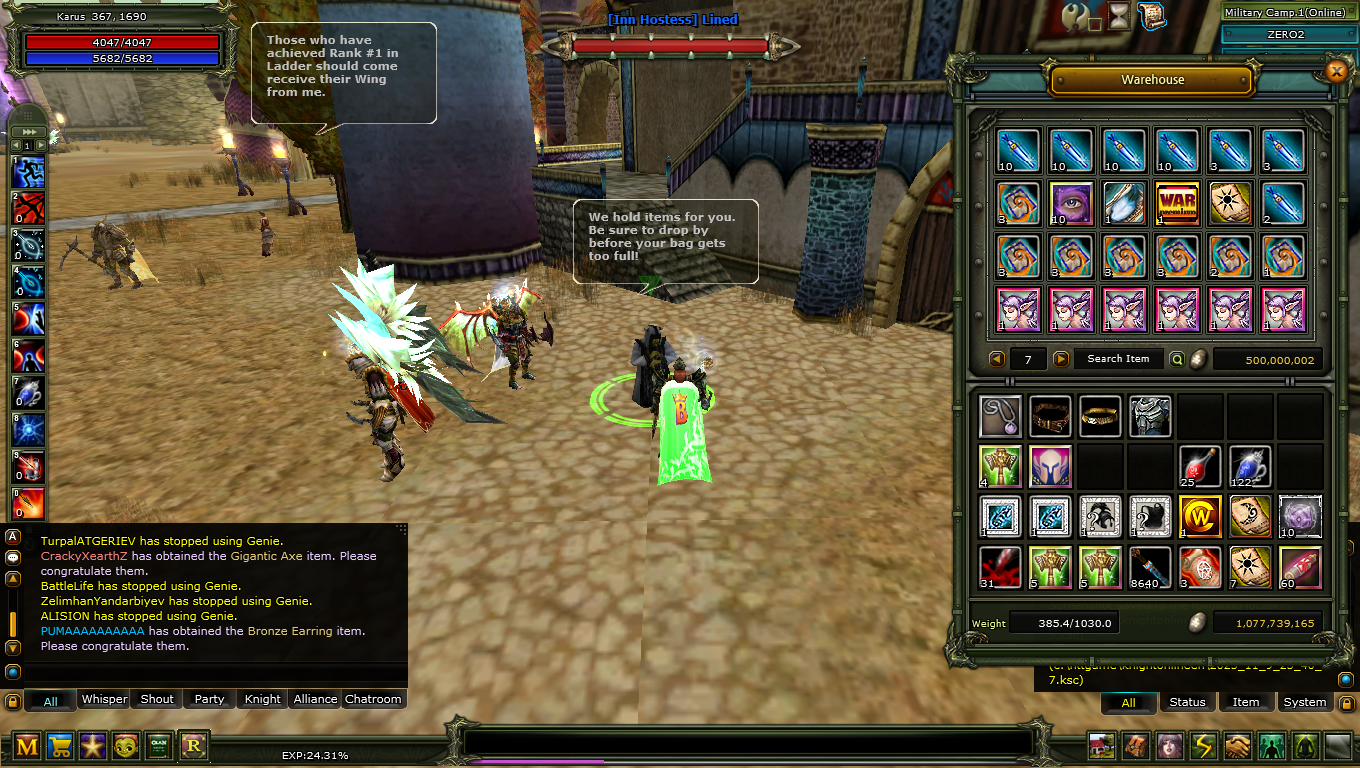The height and width of the screenshot is (768, 1360).
Task: Select the purple helmet in inventory
Action: pos(1050,467)
